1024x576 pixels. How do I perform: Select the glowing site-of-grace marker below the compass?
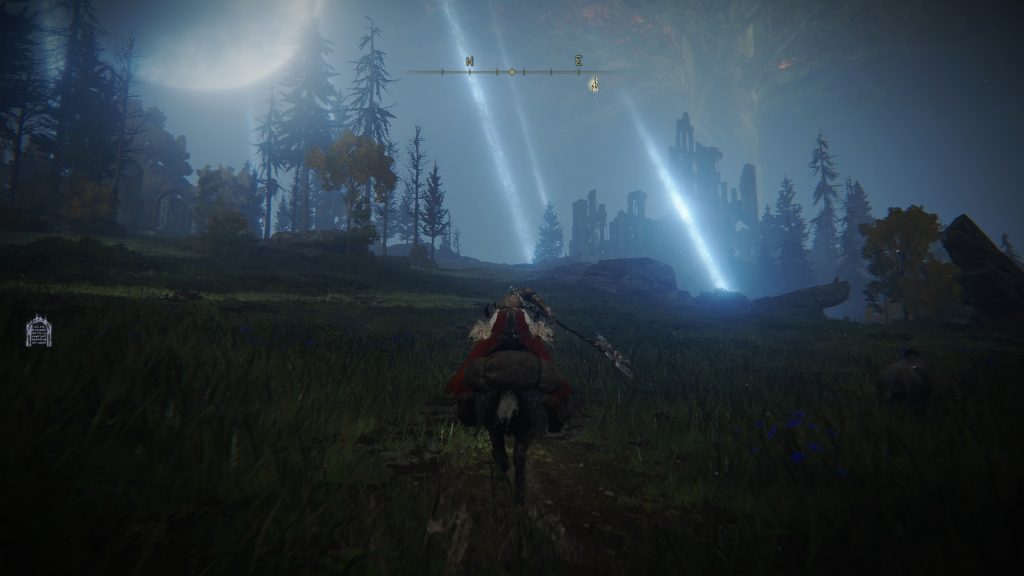click(x=594, y=84)
